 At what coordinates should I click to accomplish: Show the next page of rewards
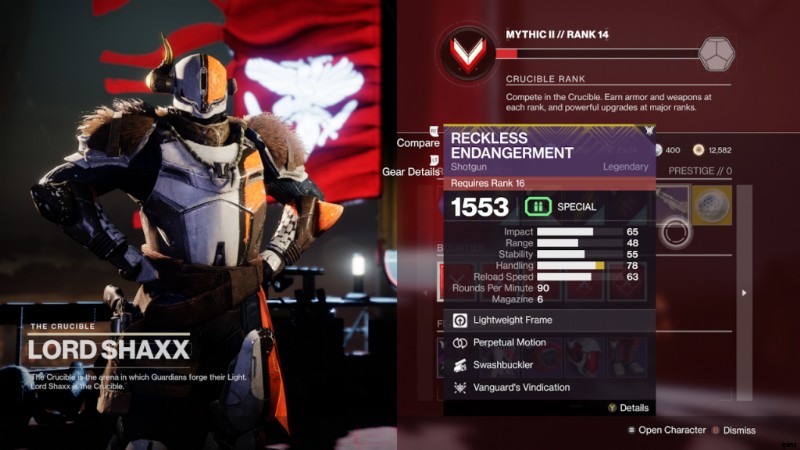(x=742, y=292)
